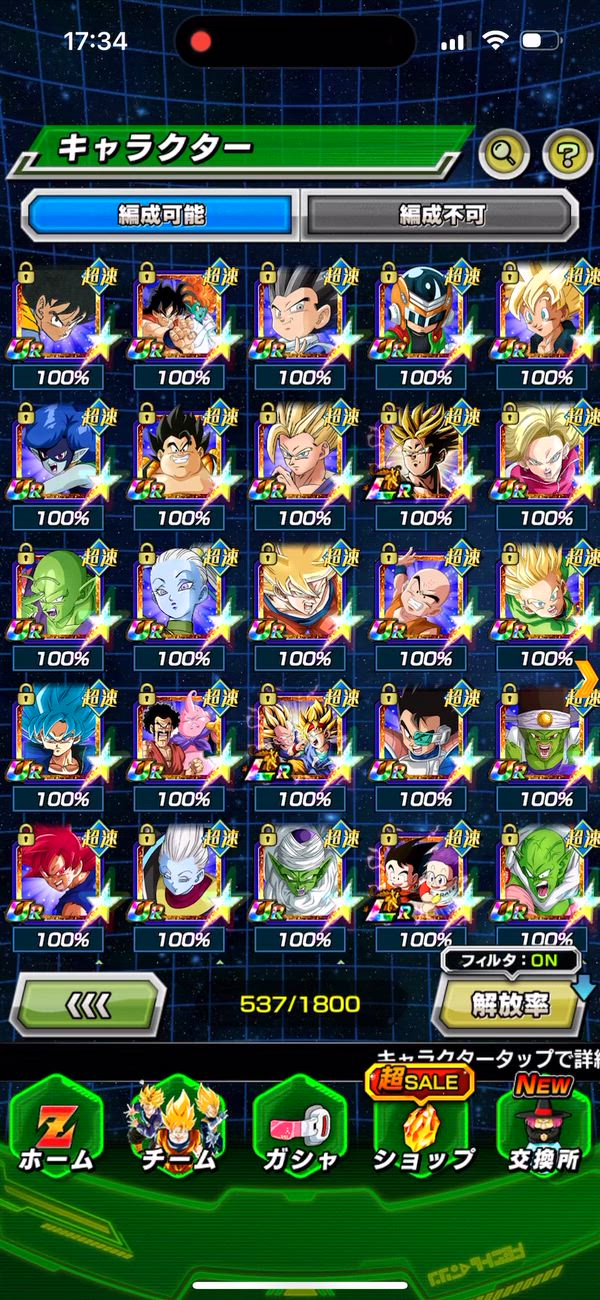Open the magnifying glass search button
Screen dimensions: 600x1300
(x=505, y=153)
